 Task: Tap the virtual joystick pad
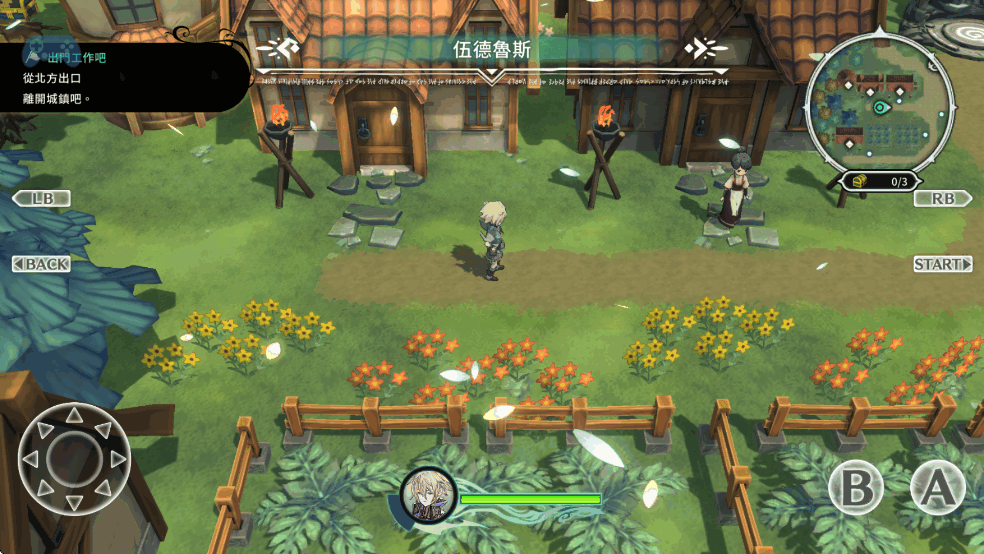pos(75,459)
